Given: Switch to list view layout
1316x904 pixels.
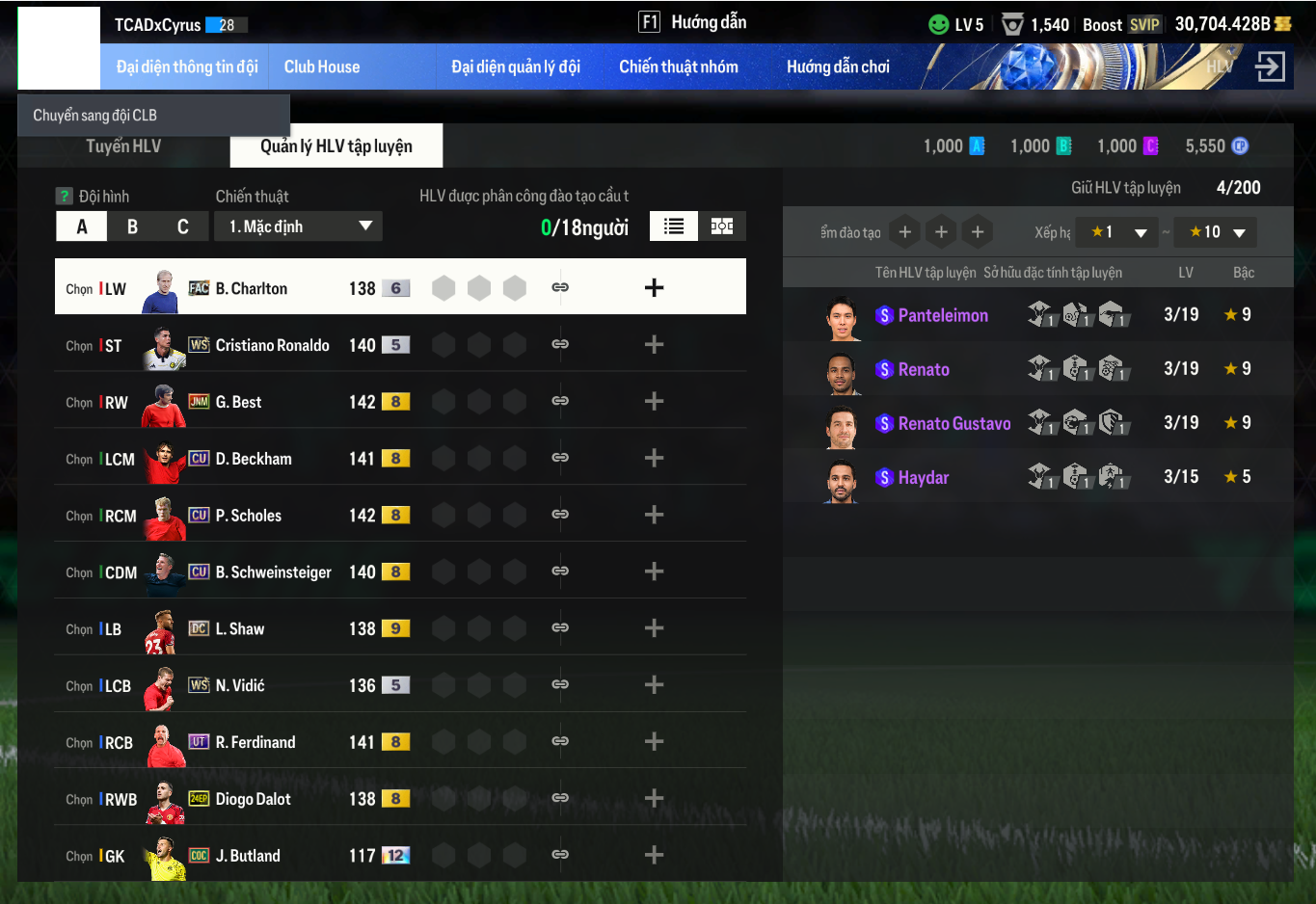Looking at the screenshot, I should coord(674,226).
